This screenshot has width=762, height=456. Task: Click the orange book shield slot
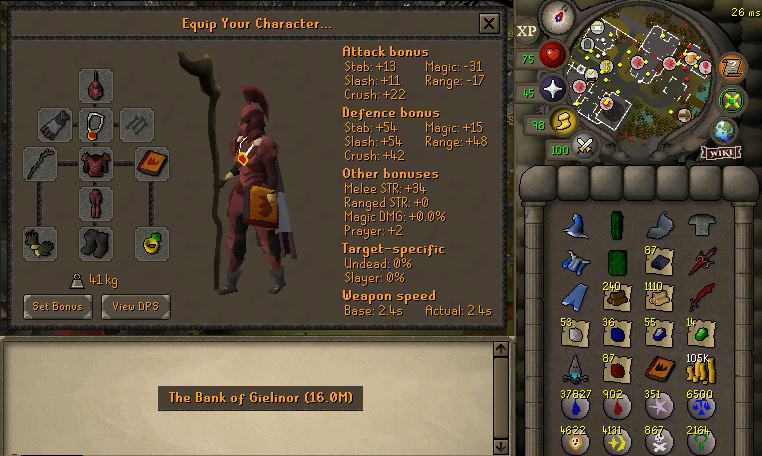[151, 163]
